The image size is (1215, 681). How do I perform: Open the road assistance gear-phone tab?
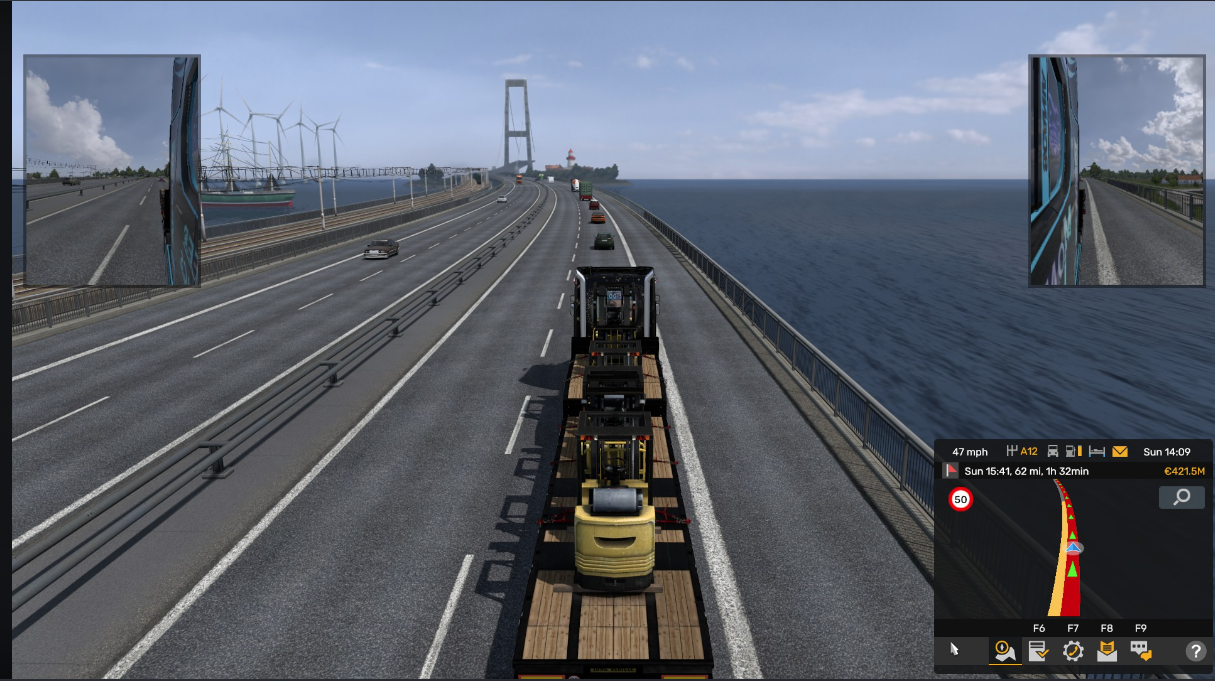click(x=1073, y=651)
